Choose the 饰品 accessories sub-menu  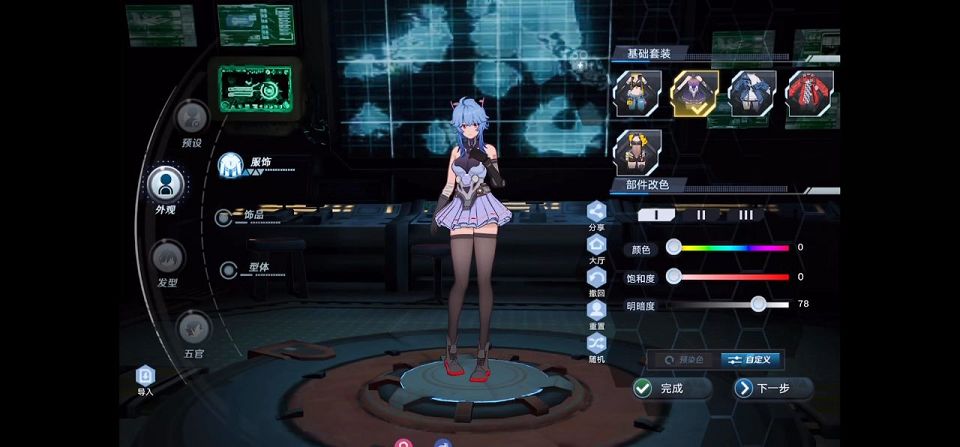coord(224,216)
